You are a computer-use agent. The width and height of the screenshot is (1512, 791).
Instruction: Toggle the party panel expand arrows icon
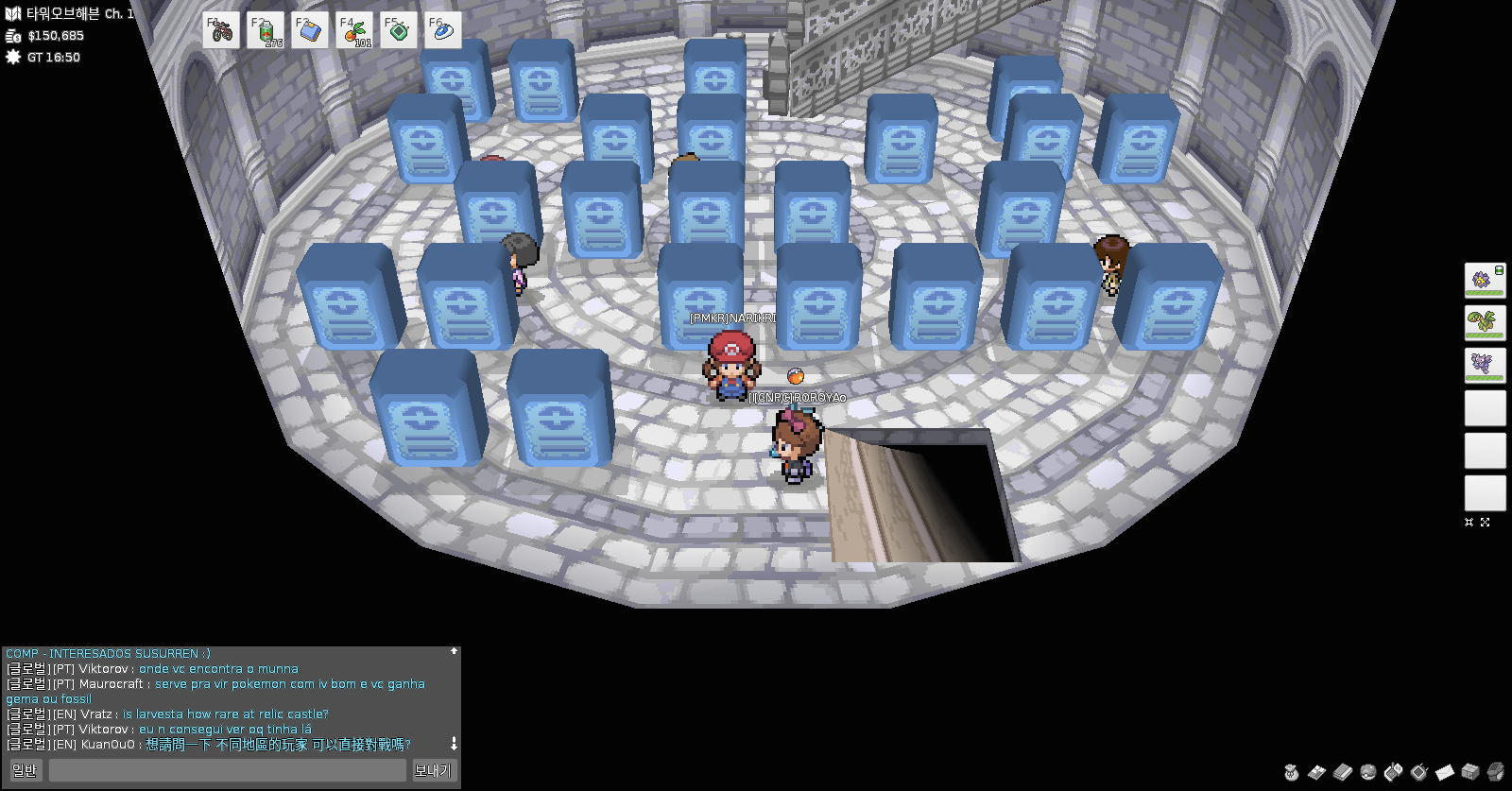click(x=1485, y=522)
